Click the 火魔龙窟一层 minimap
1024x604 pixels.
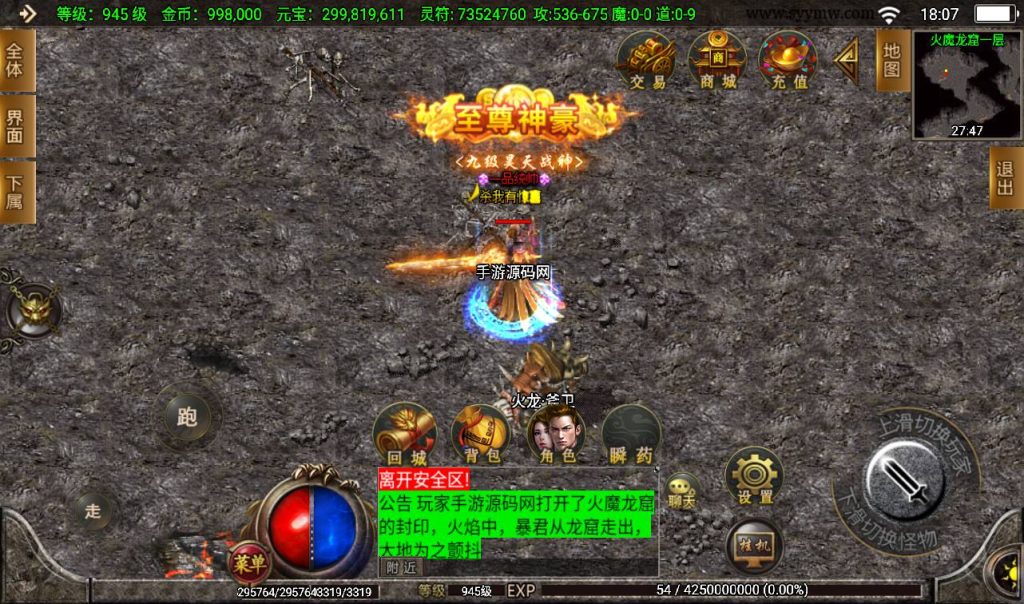(967, 85)
